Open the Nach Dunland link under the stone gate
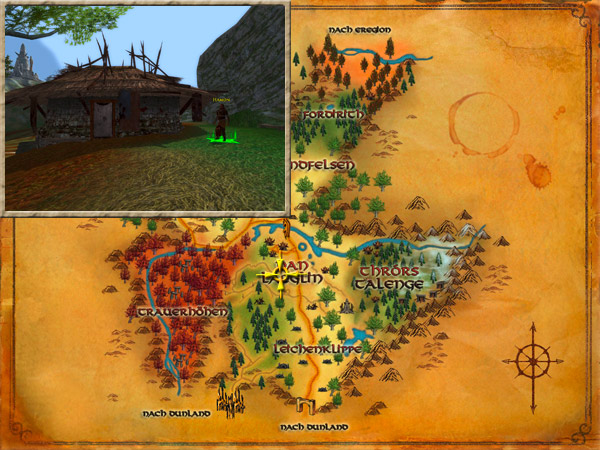The image size is (600, 450). point(314,427)
